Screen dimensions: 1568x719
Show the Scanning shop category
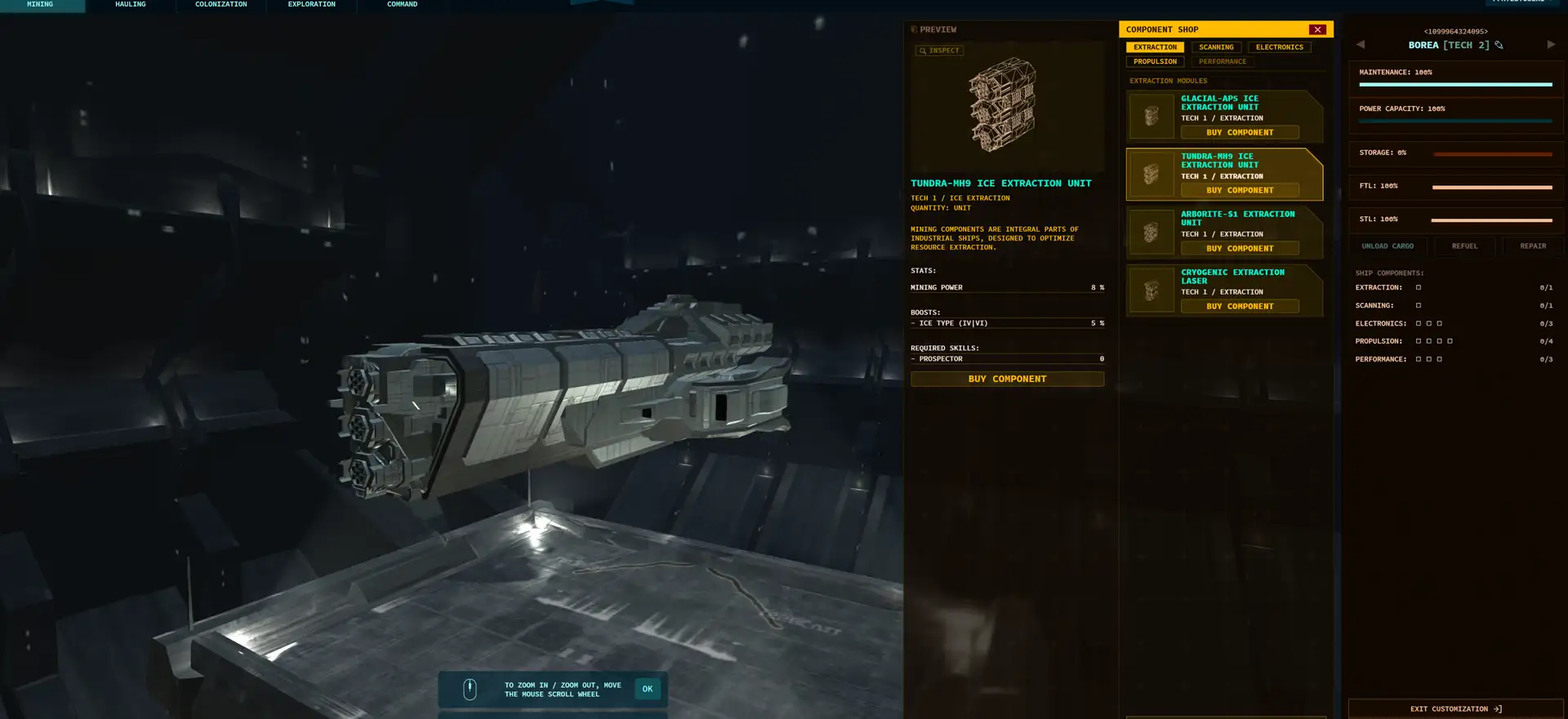point(1216,47)
